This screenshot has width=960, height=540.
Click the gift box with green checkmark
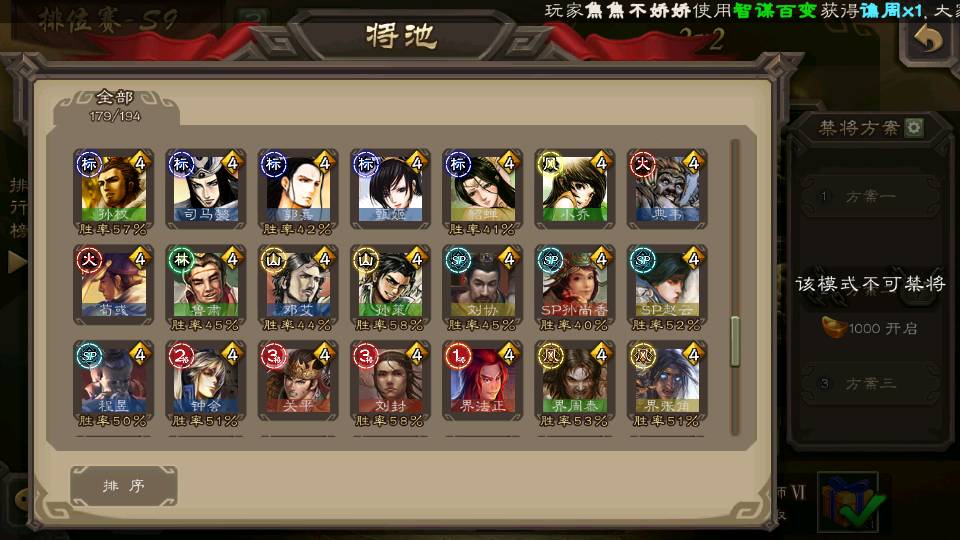849,501
